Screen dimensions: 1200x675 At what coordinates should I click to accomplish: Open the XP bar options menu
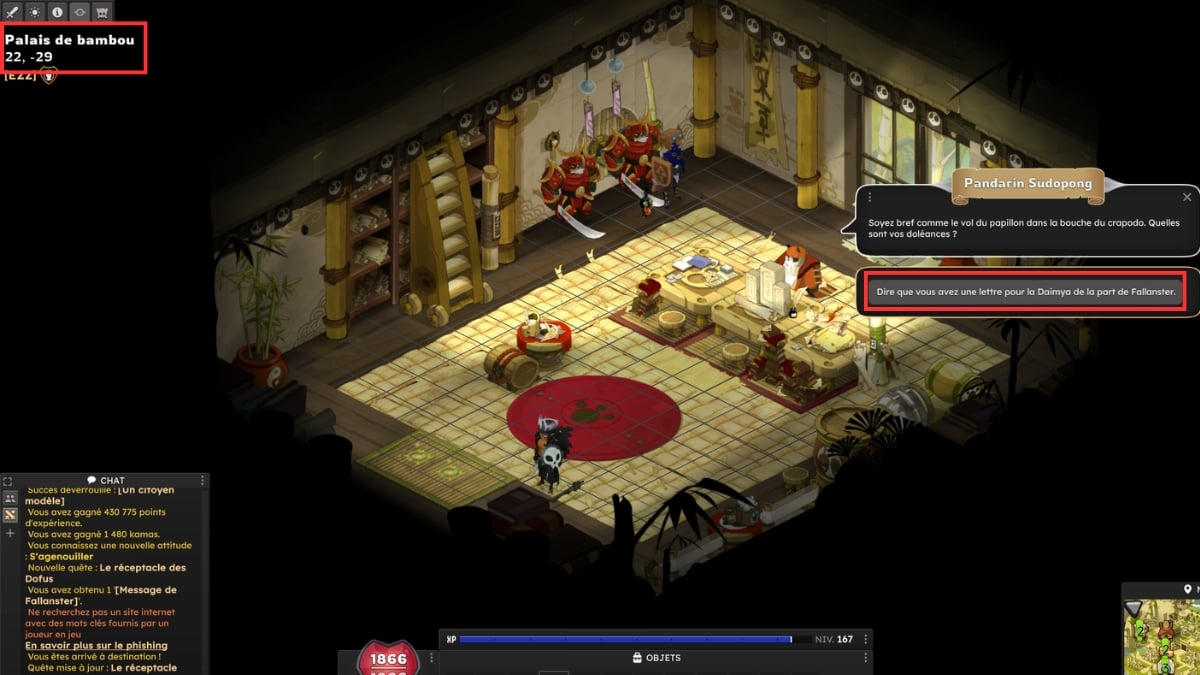pos(866,639)
